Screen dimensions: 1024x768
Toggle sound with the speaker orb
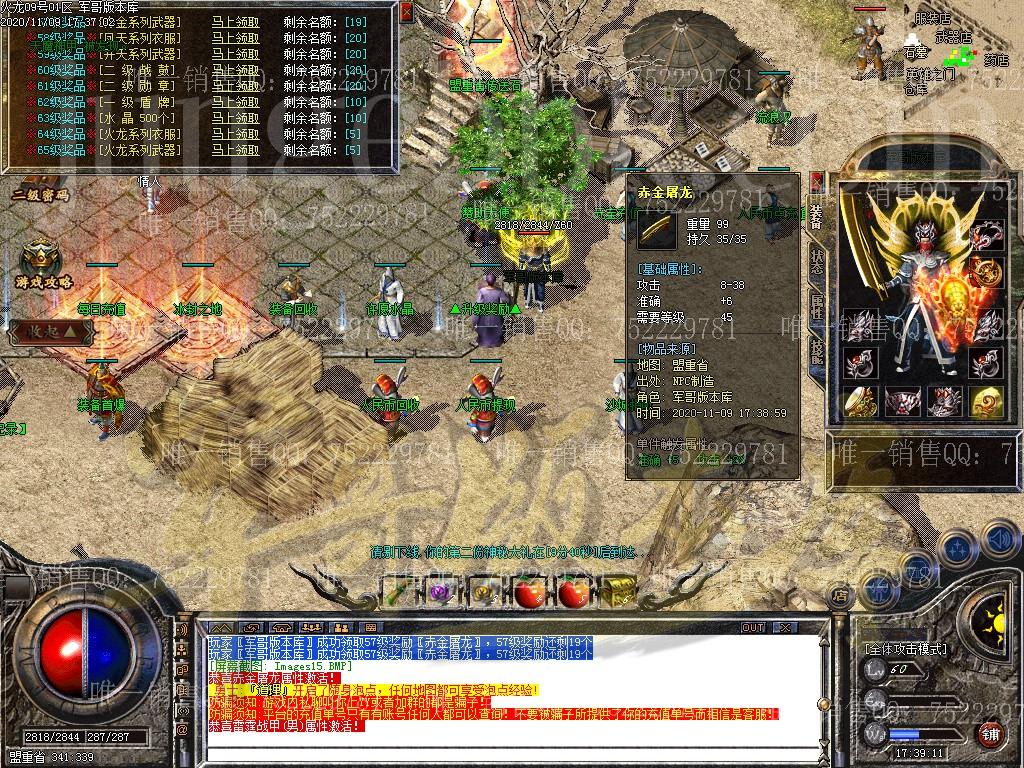pos(998,540)
